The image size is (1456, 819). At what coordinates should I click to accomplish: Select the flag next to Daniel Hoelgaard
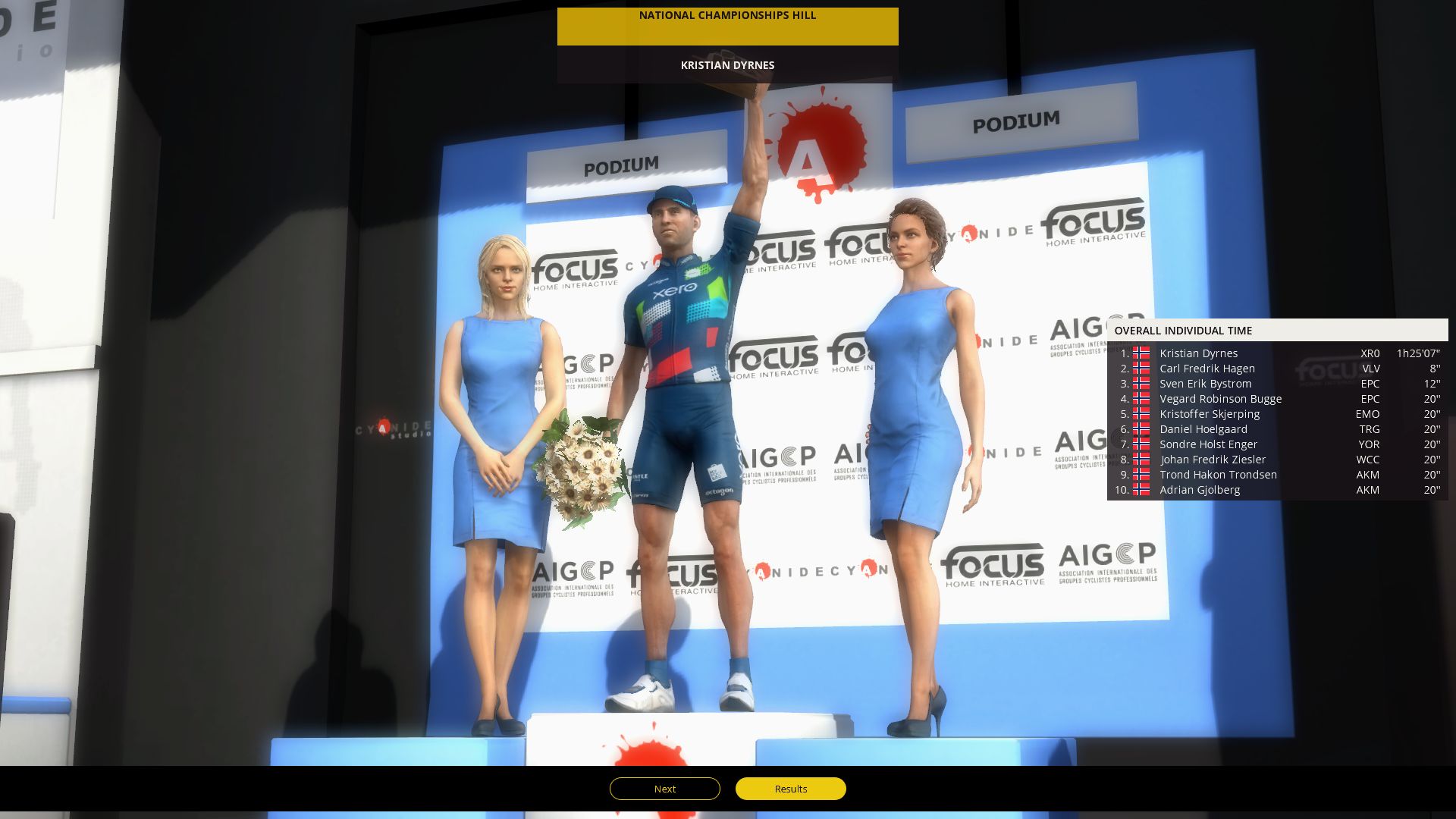[1141, 429]
